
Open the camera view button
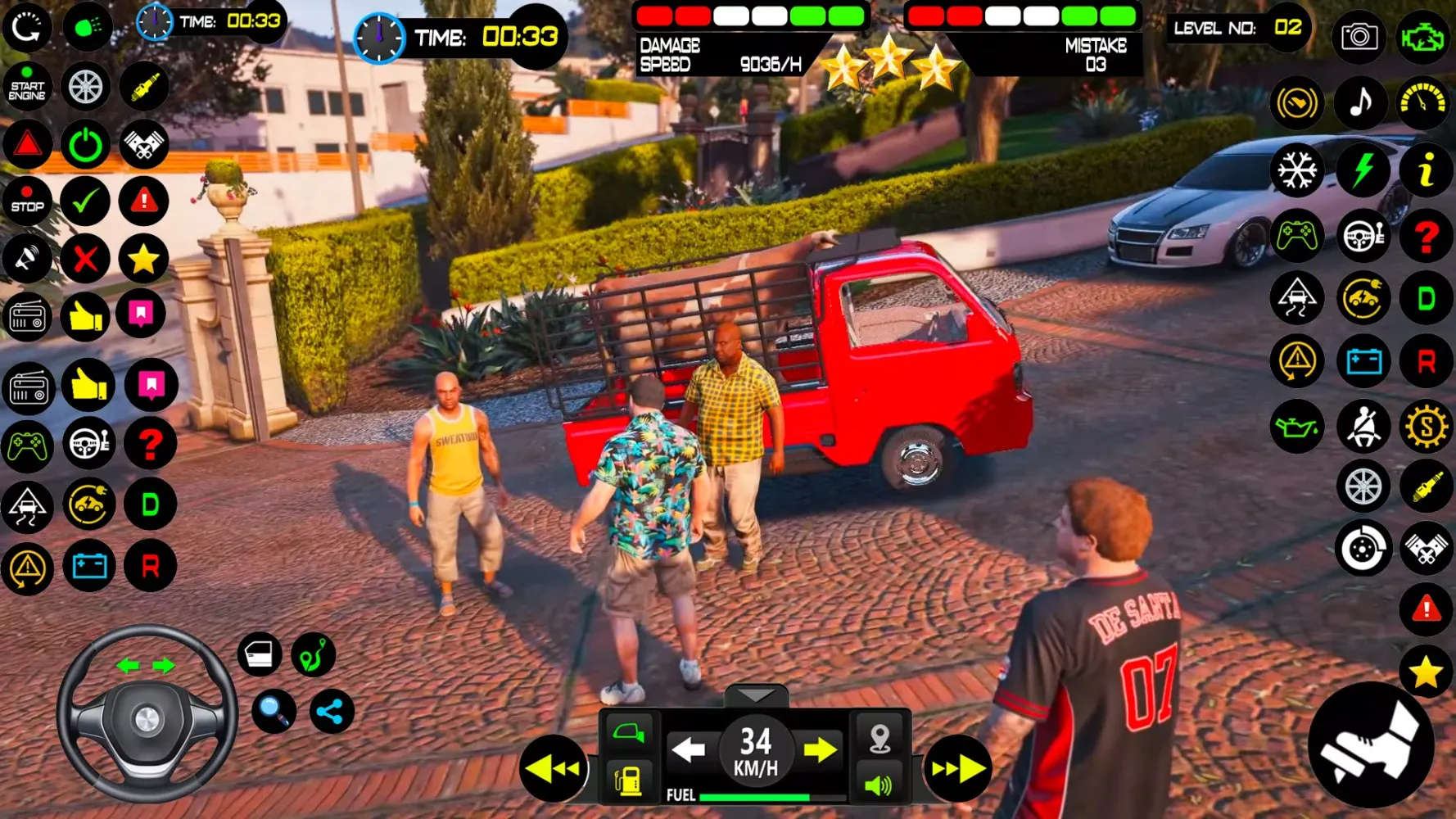point(1359,36)
